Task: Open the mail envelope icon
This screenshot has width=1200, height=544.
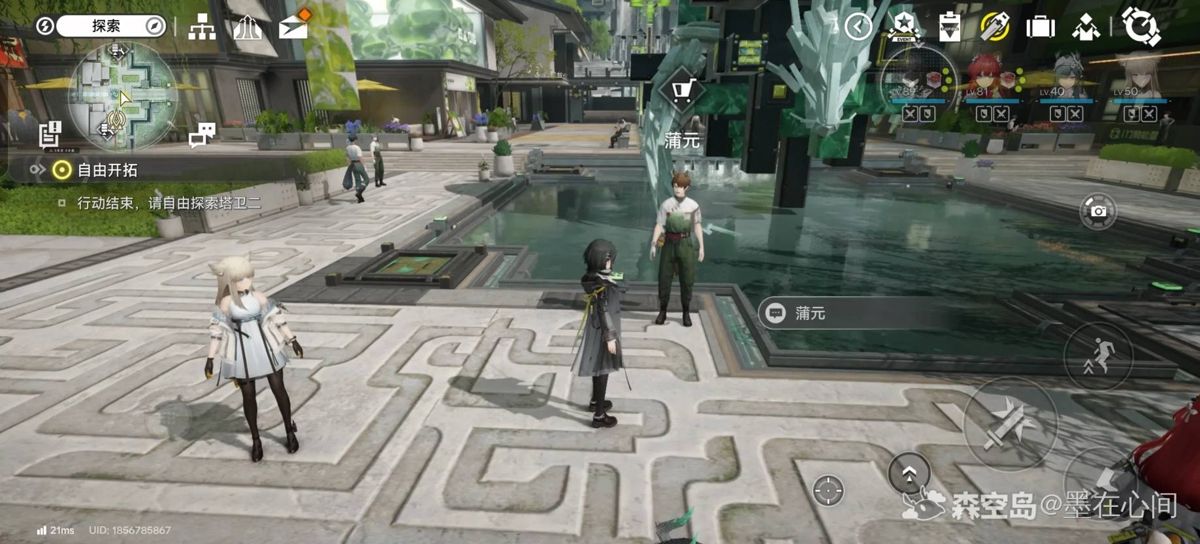Action: point(293,27)
